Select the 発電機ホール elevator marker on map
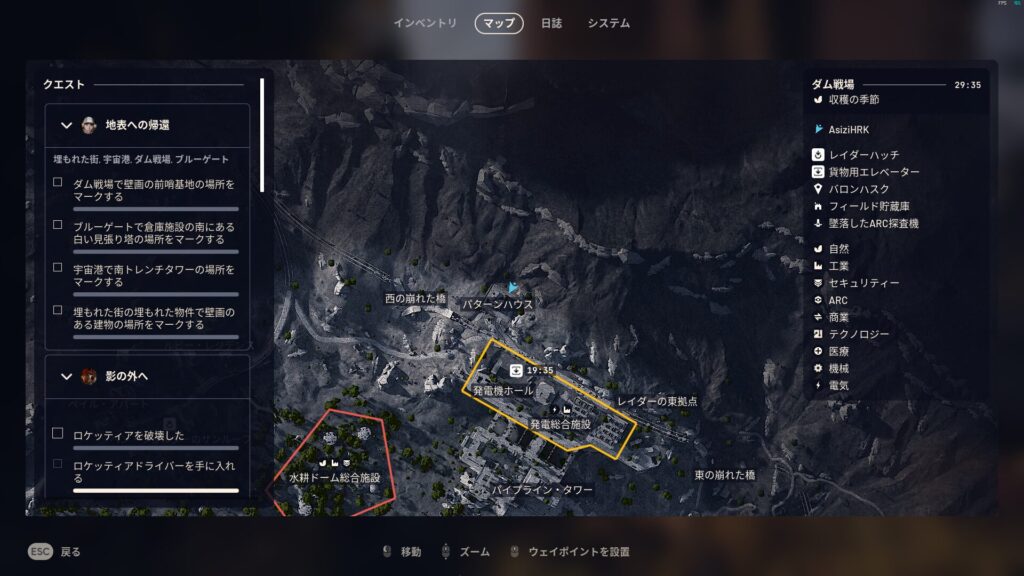This screenshot has width=1024, height=576. coord(516,370)
